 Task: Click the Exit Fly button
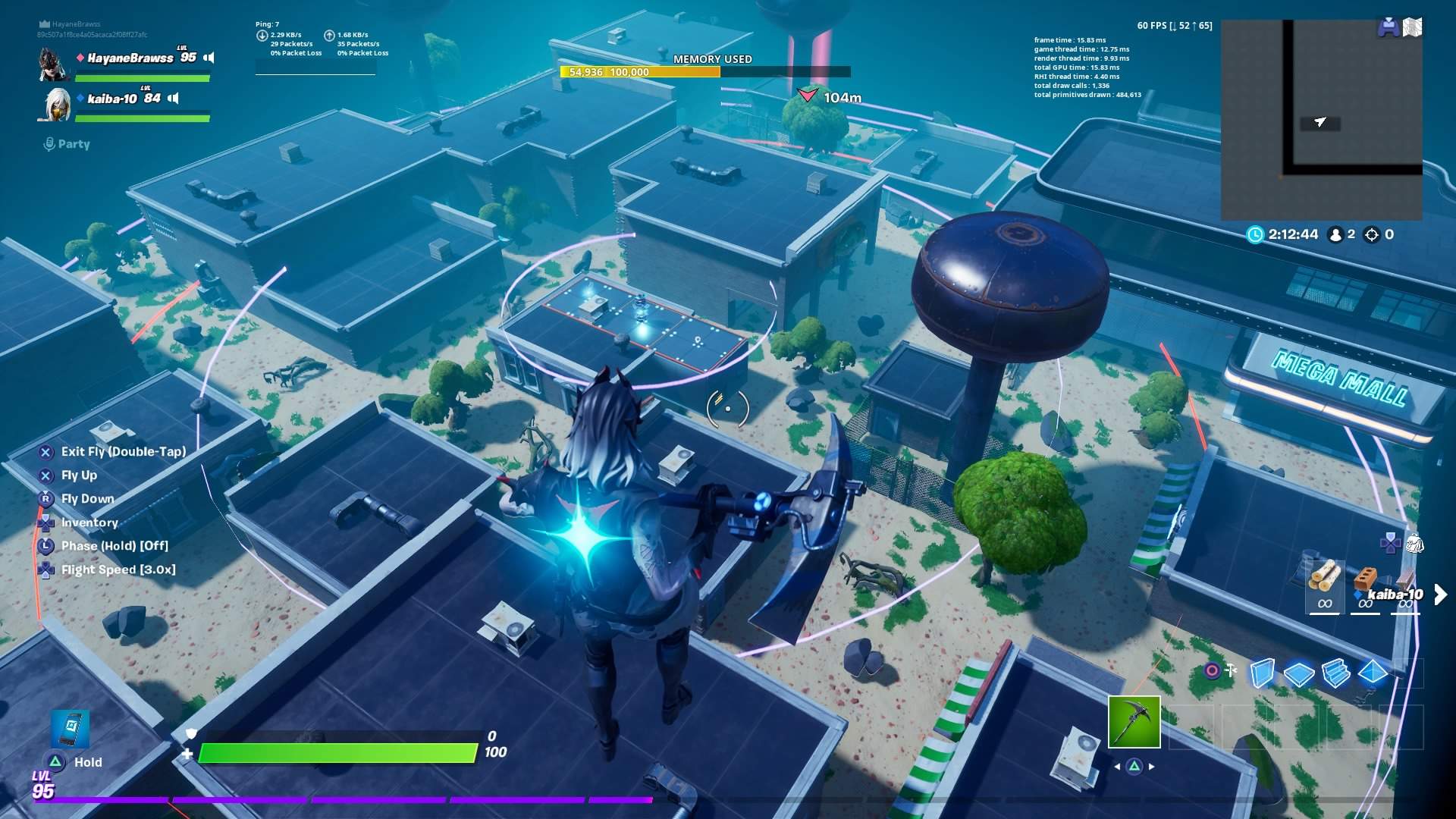[124, 450]
